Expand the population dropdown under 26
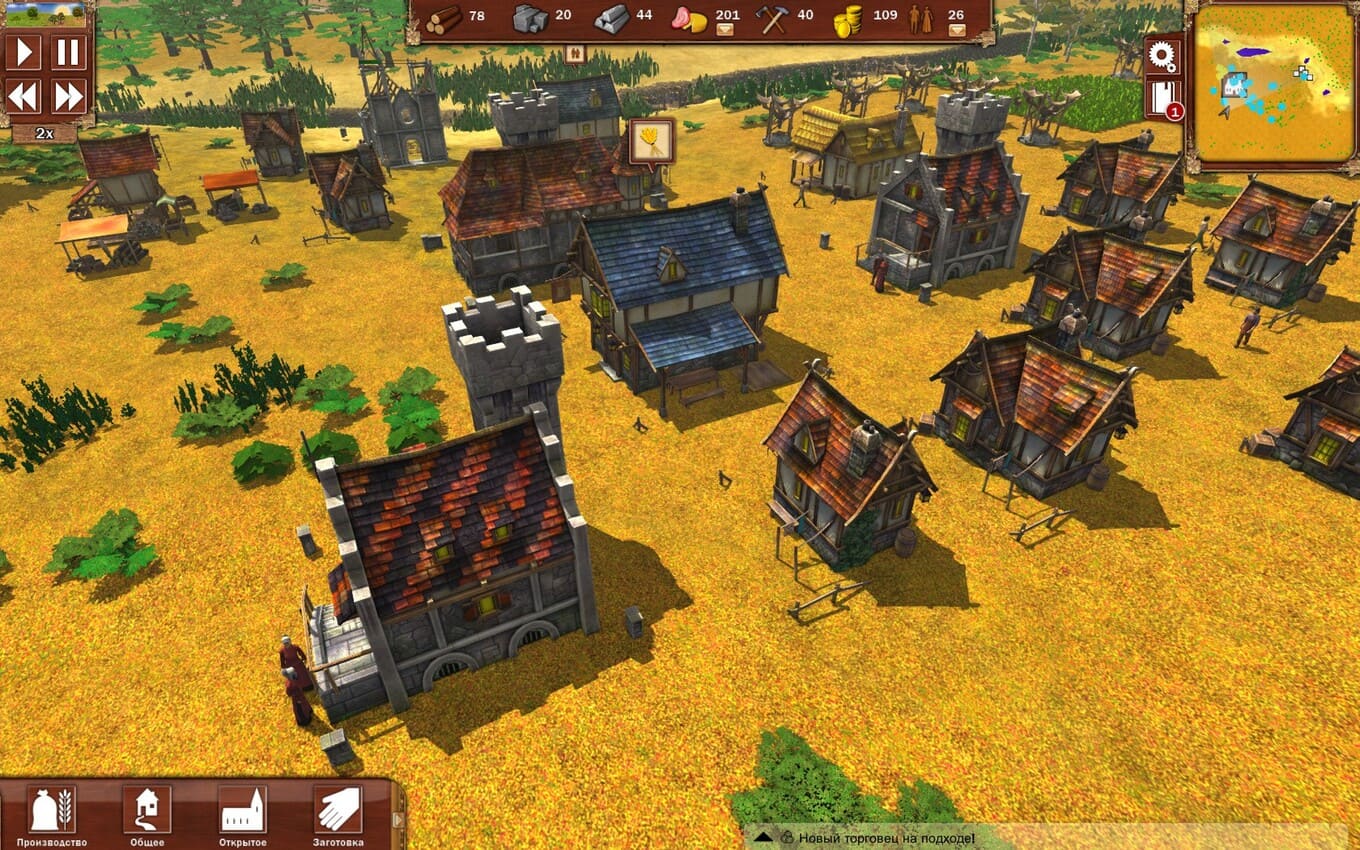This screenshot has height=850, width=1360. click(x=957, y=30)
